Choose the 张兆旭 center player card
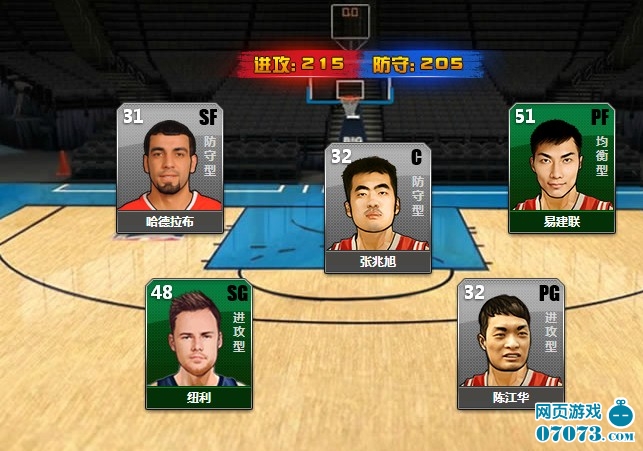The height and width of the screenshot is (451, 643). coord(377,208)
